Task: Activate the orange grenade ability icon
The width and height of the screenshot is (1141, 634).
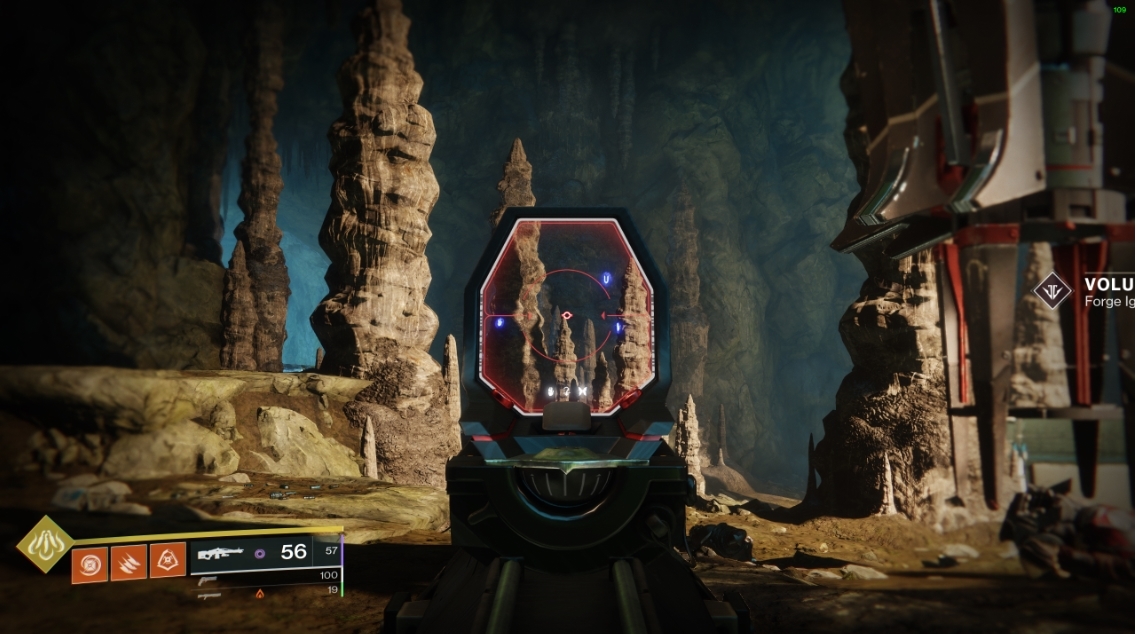Action: [x=89, y=562]
